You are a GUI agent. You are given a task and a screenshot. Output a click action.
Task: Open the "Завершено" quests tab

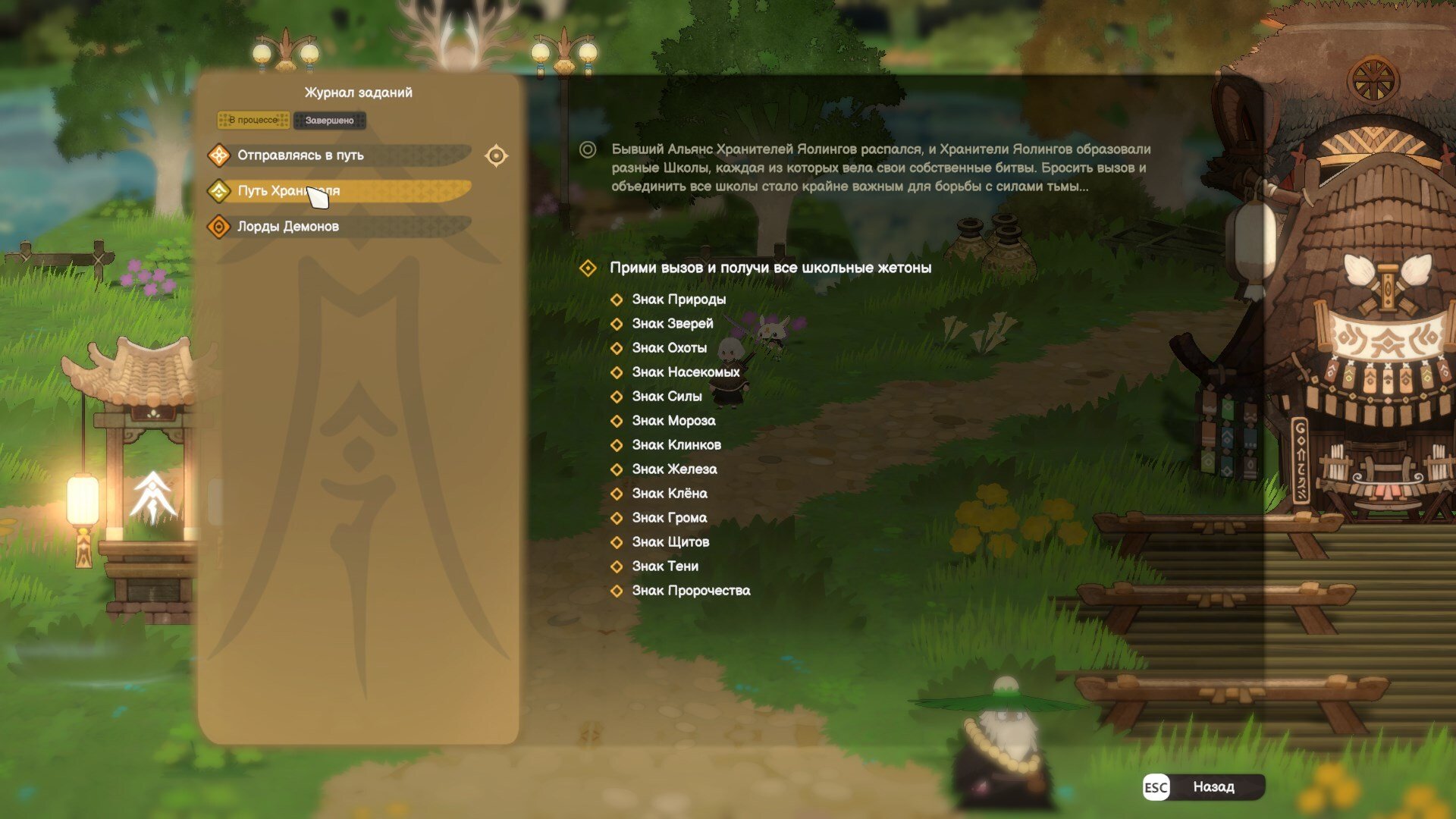(x=330, y=120)
